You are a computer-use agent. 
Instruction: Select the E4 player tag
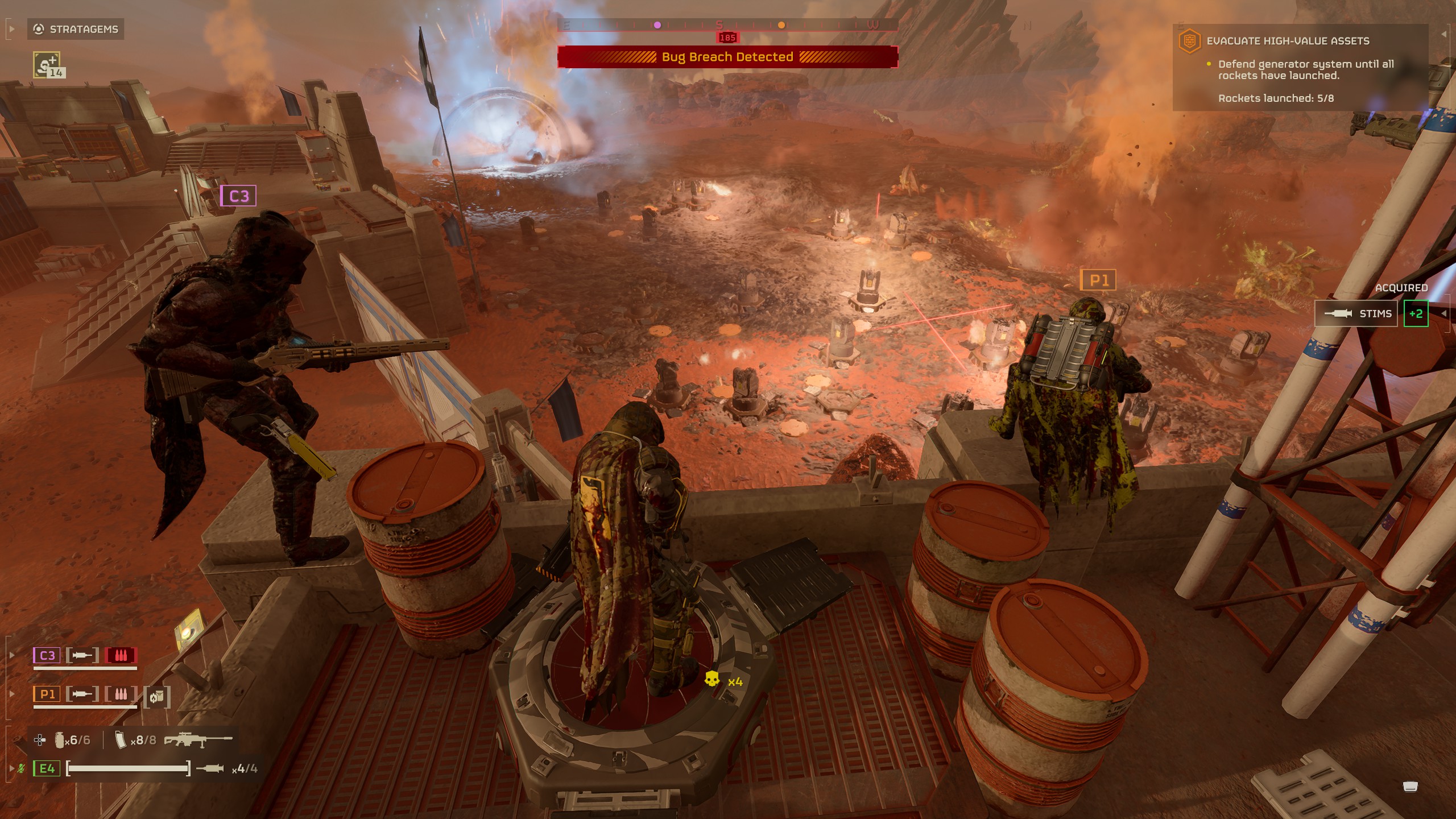pos(47,769)
